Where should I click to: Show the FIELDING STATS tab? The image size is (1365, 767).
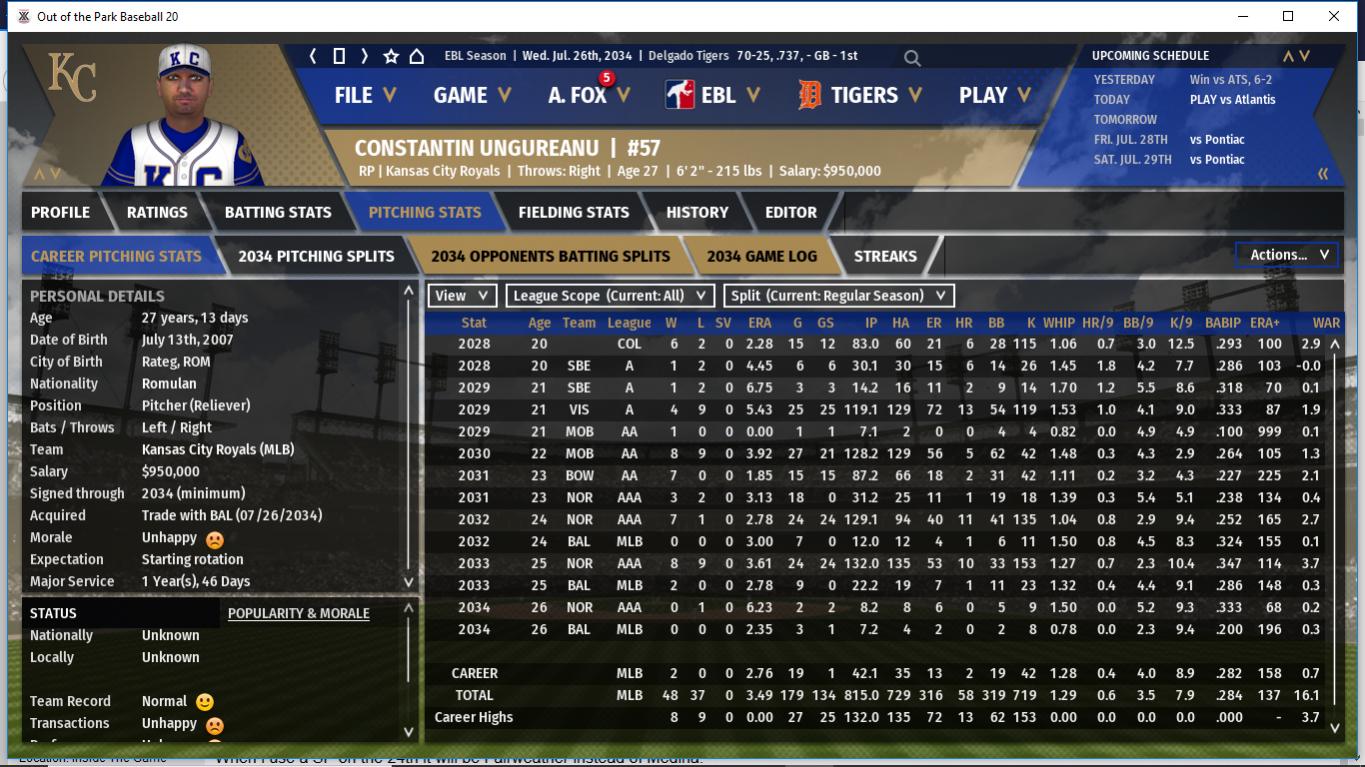pos(573,212)
